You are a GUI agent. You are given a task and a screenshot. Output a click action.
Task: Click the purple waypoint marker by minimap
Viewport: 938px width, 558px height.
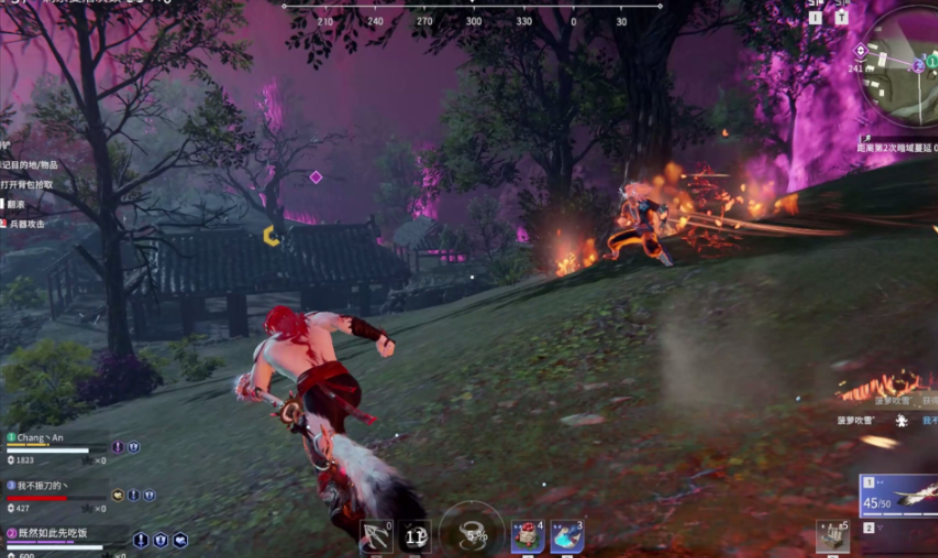[x=862, y=50]
